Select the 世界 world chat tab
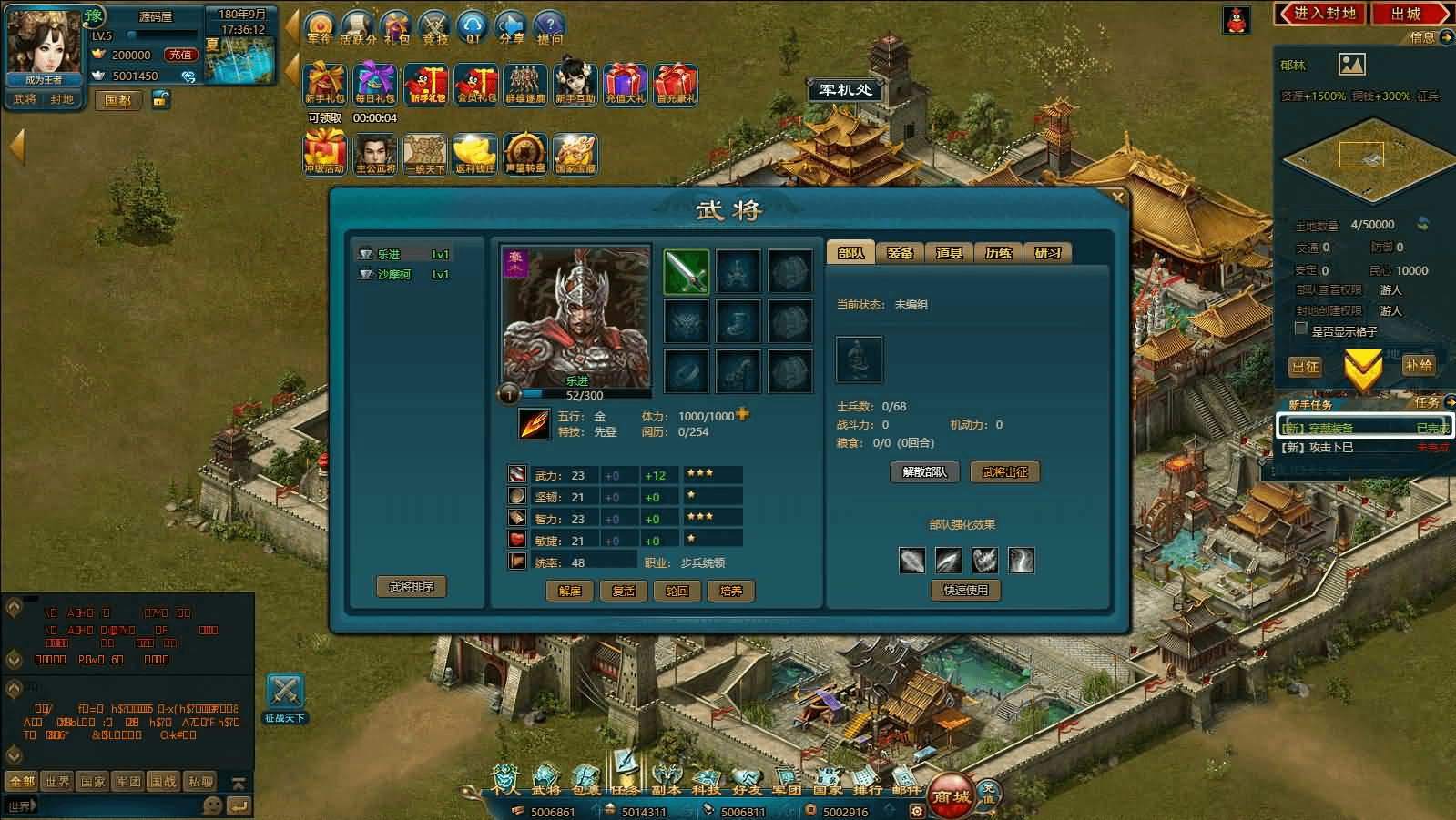The height and width of the screenshot is (820, 1456). [57, 781]
